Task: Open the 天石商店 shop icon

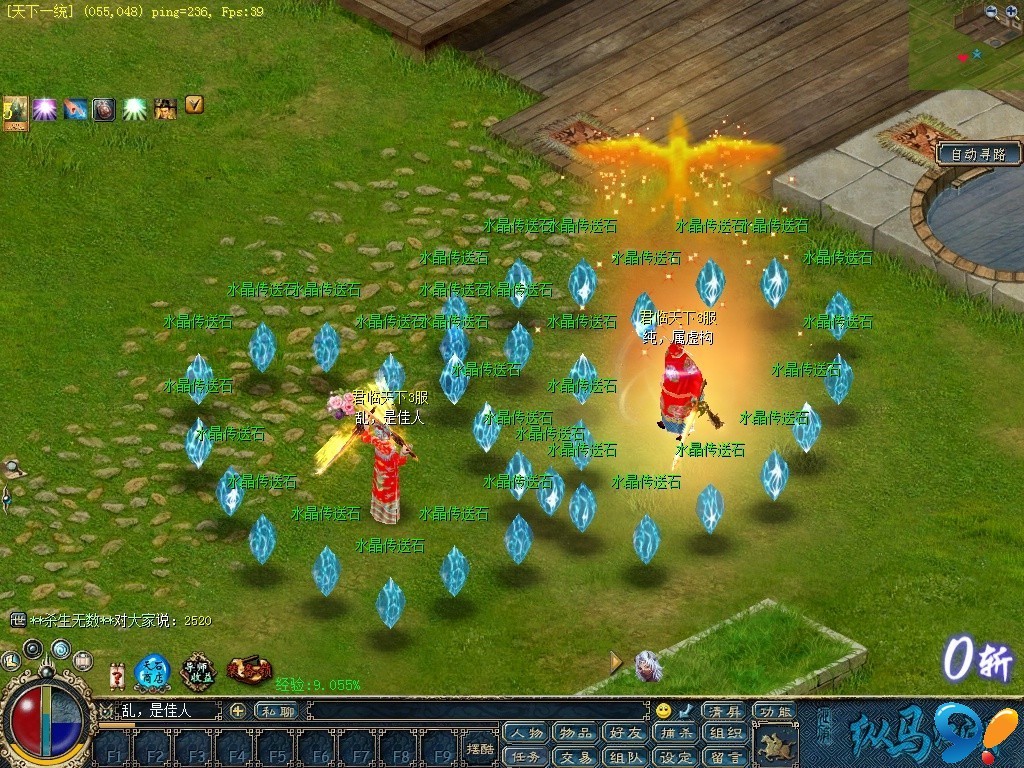Action: [153, 671]
